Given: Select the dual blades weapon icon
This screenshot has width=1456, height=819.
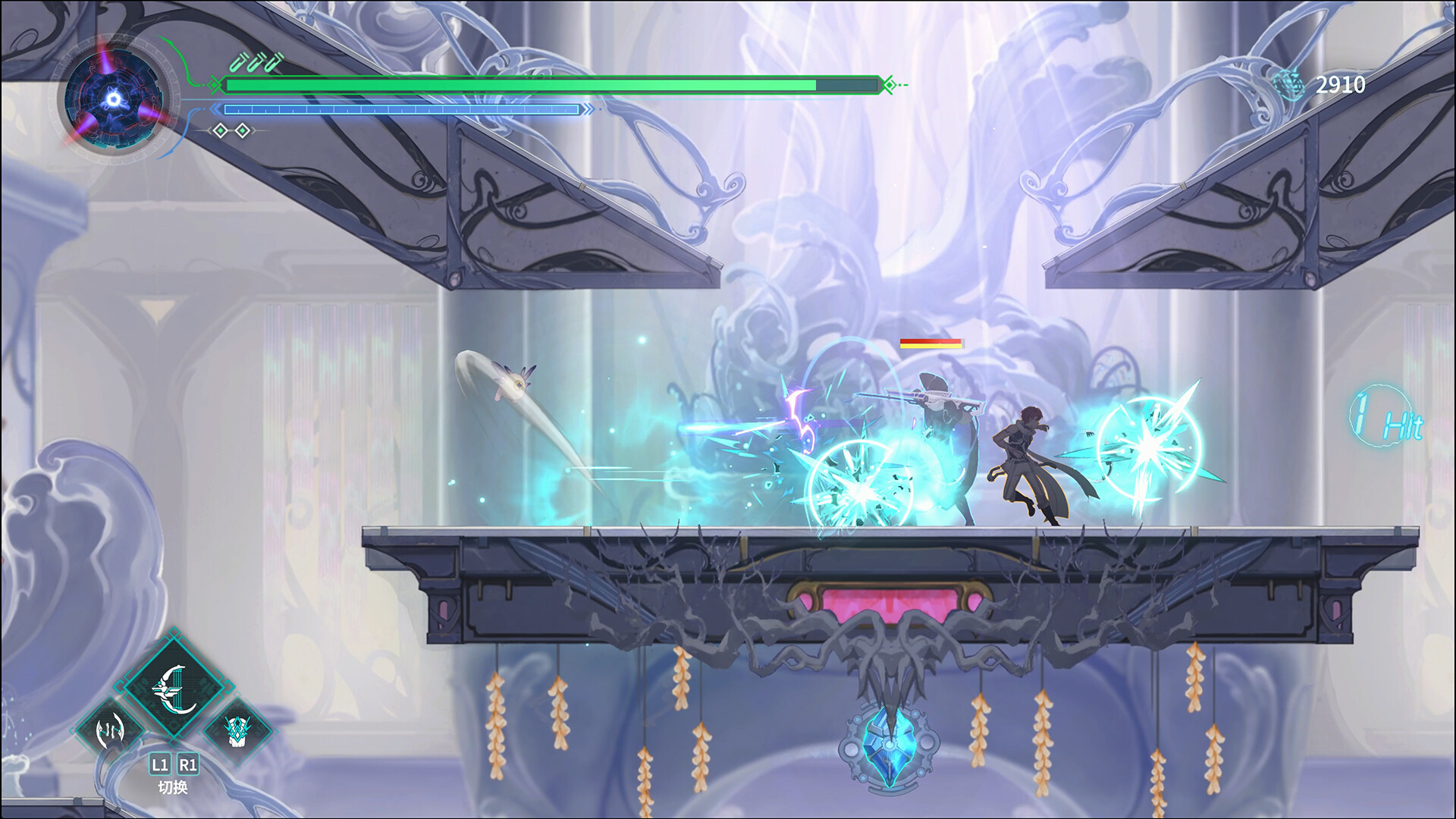Looking at the screenshot, I should click(x=111, y=731).
